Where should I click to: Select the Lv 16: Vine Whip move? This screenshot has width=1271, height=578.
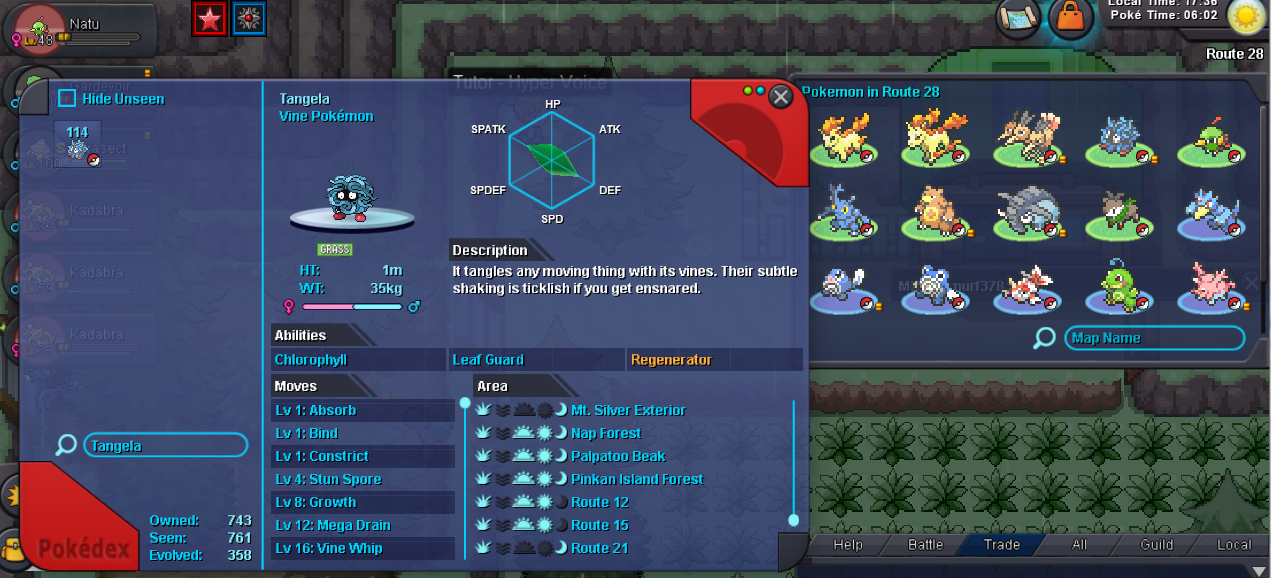362,548
